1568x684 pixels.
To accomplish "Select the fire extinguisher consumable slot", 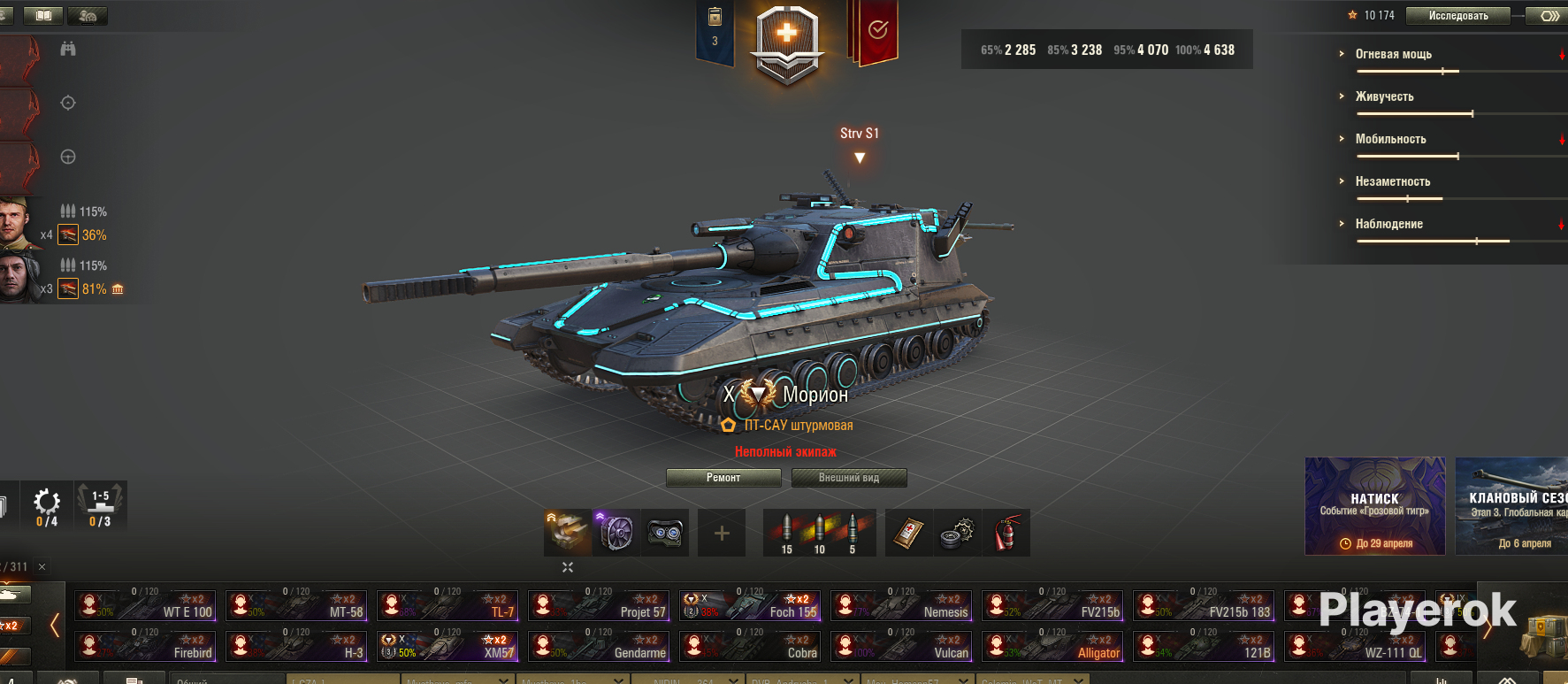I will (1006, 533).
